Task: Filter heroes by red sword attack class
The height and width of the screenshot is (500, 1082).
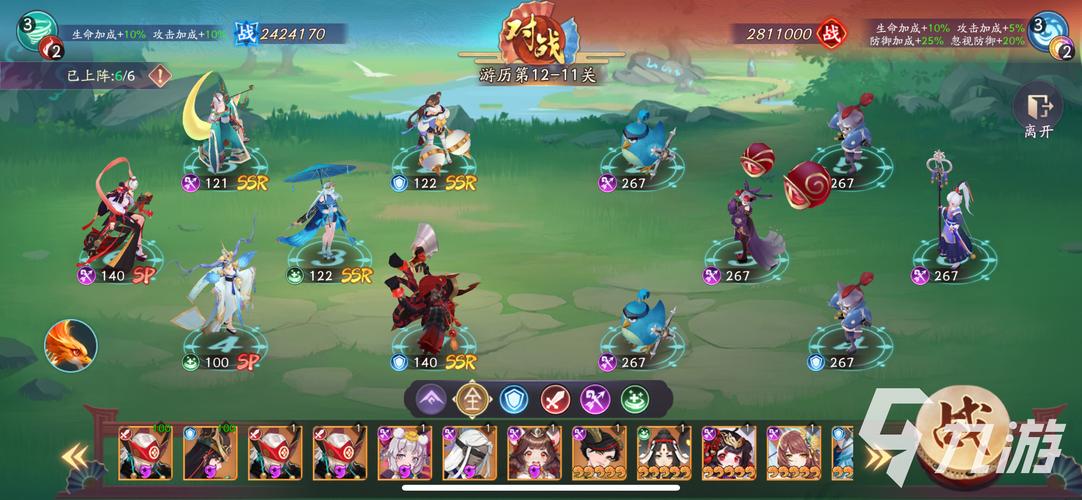Action: (x=555, y=399)
